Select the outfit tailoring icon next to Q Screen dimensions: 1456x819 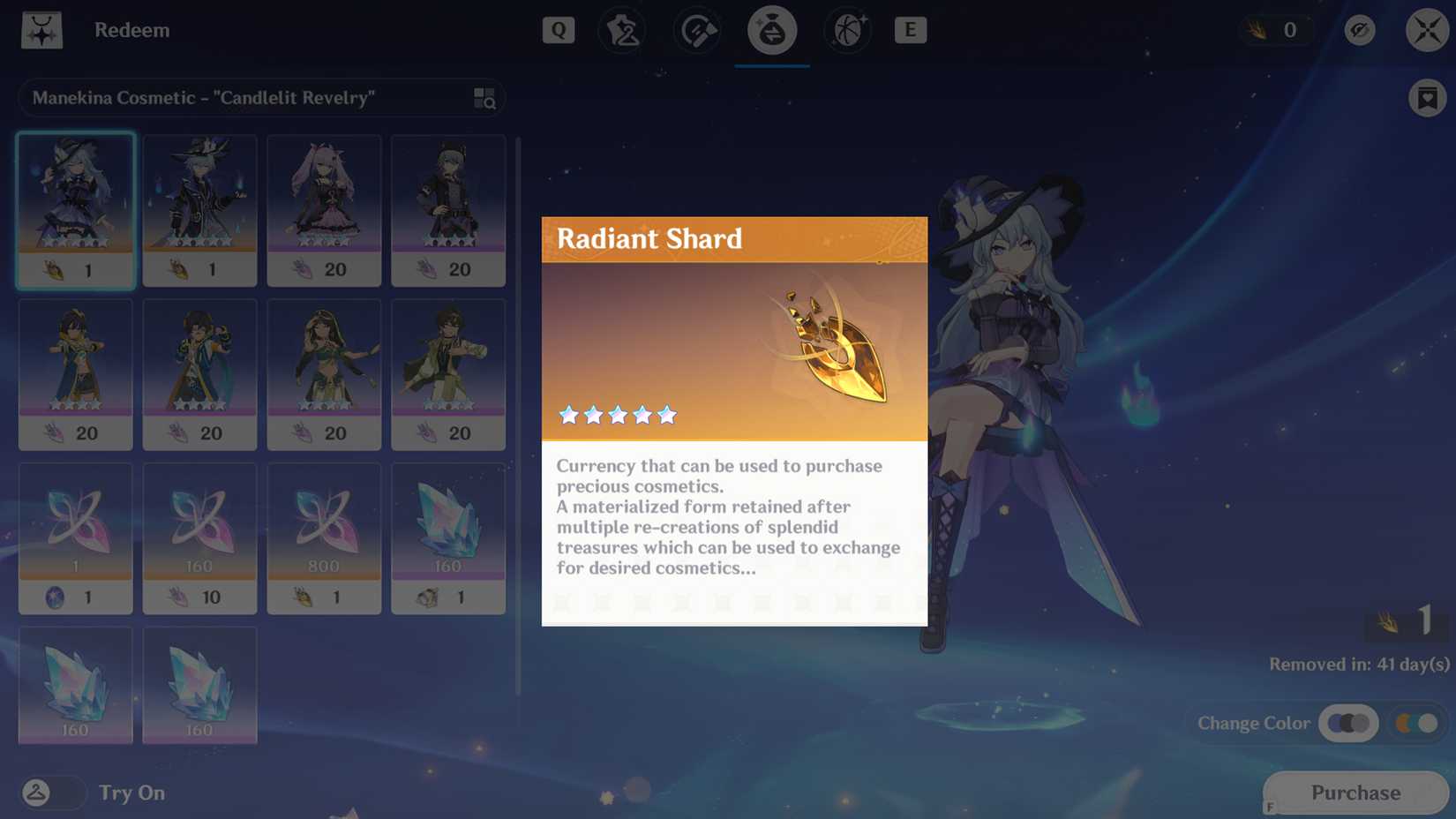[622, 29]
